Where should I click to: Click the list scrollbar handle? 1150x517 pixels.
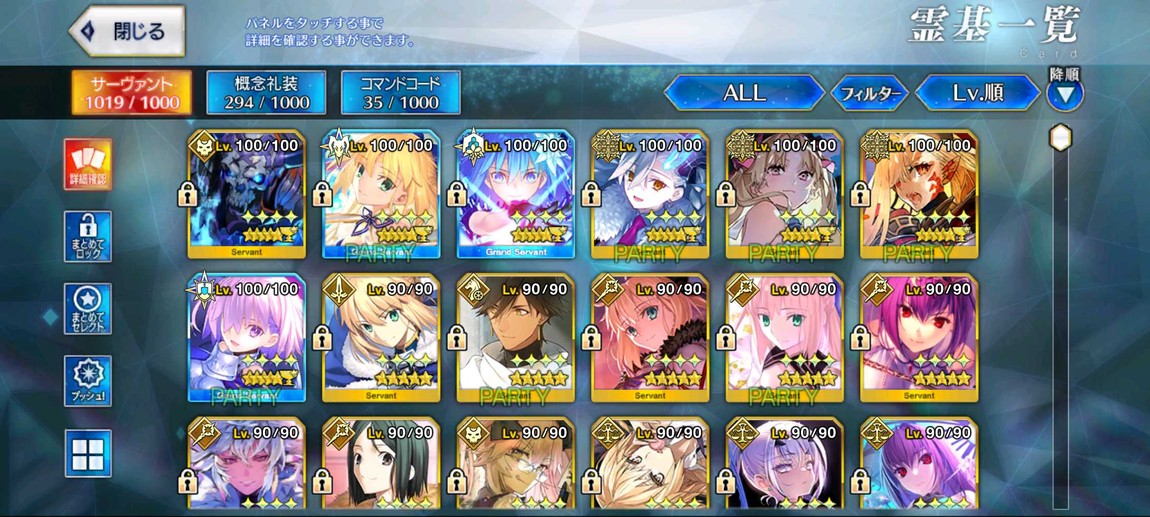tap(1060, 137)
